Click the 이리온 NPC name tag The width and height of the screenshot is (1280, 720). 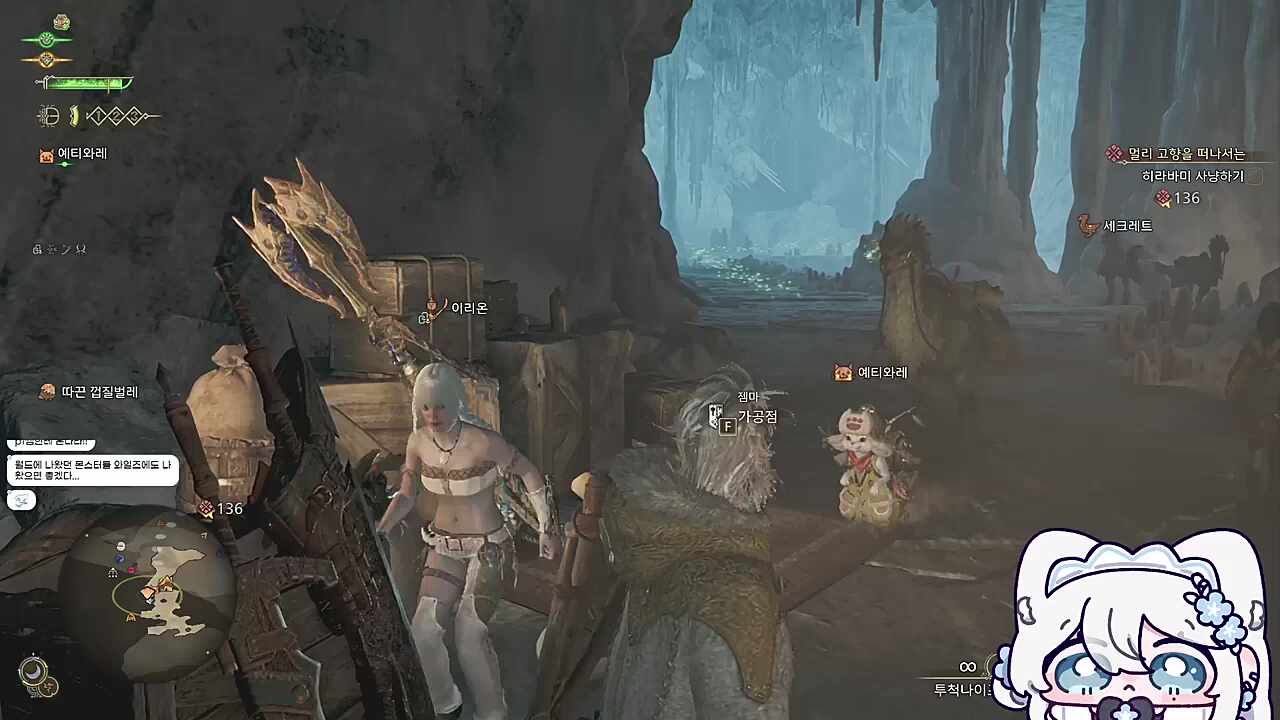[468, 308]
